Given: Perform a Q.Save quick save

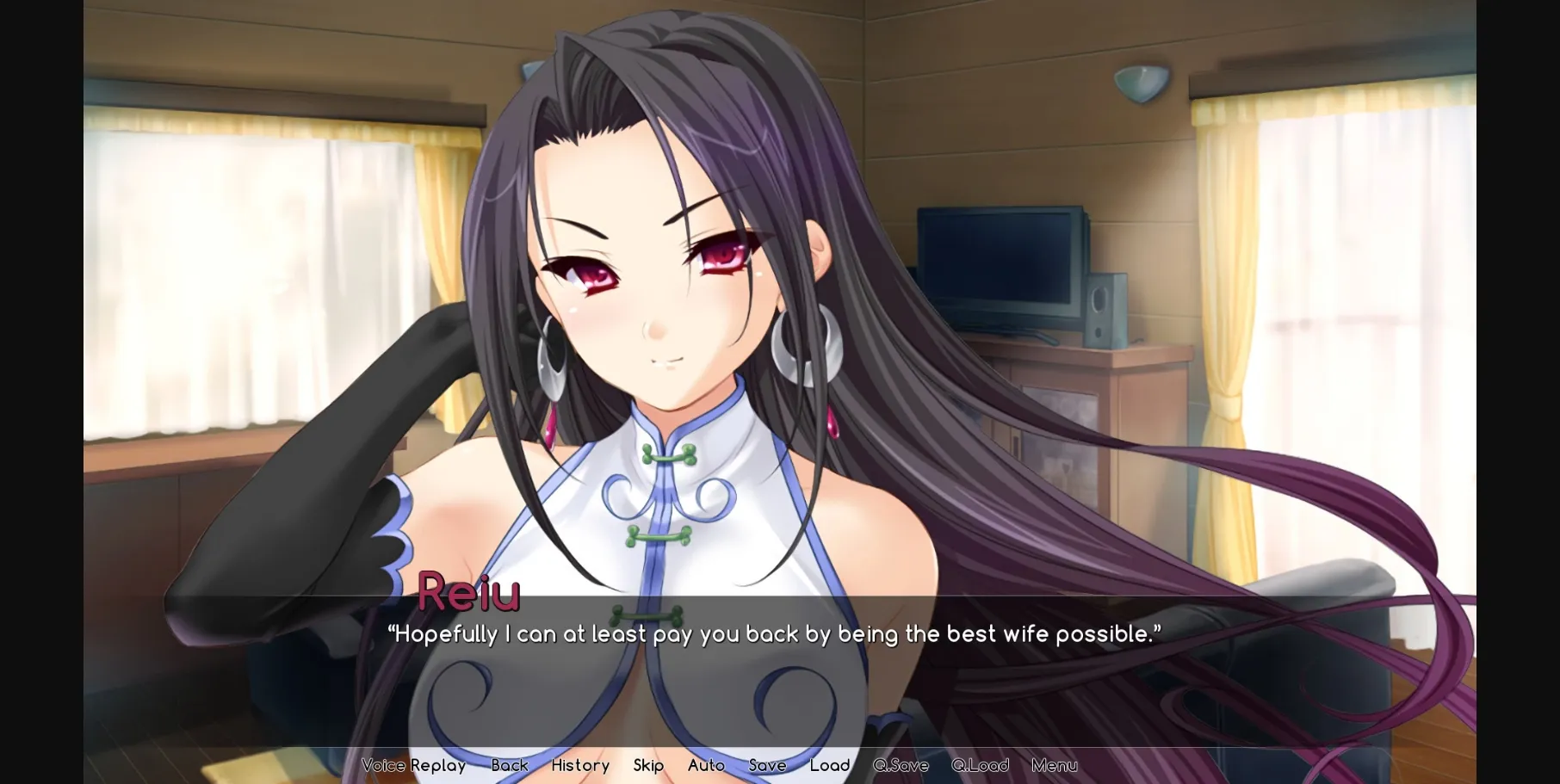Looking at the screenshot, I should (x=901, y=765).
